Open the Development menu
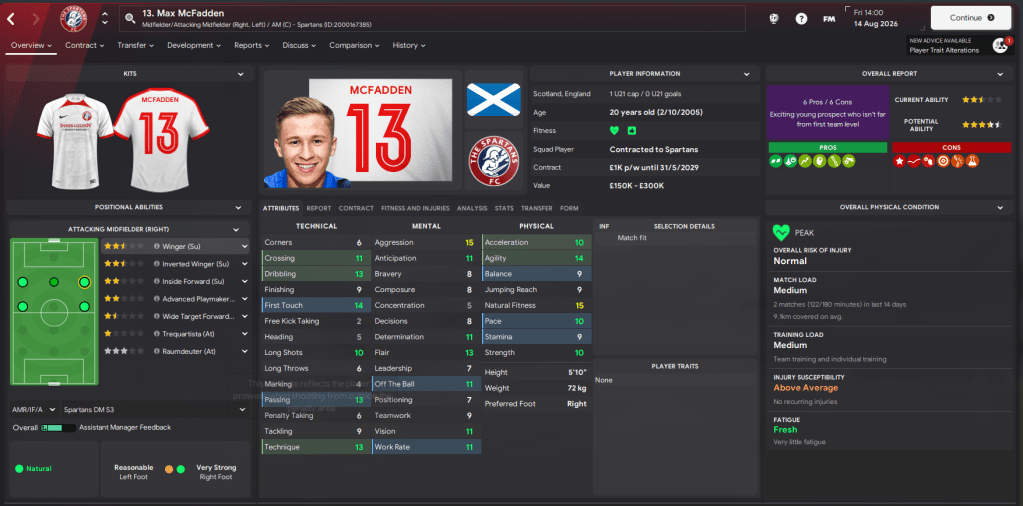 coord(194,45)
